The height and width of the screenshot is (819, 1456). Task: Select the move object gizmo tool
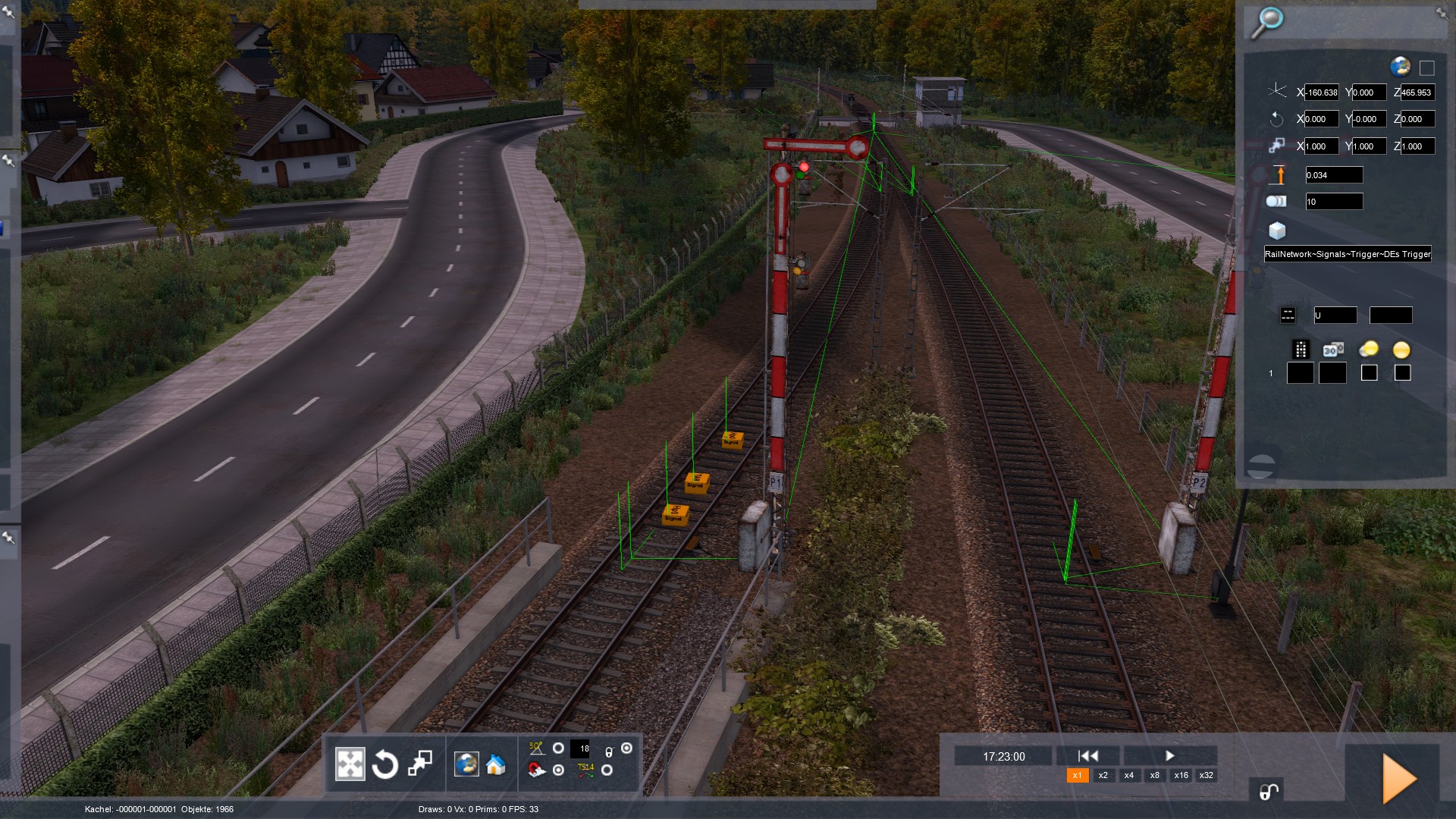(350, 764)
